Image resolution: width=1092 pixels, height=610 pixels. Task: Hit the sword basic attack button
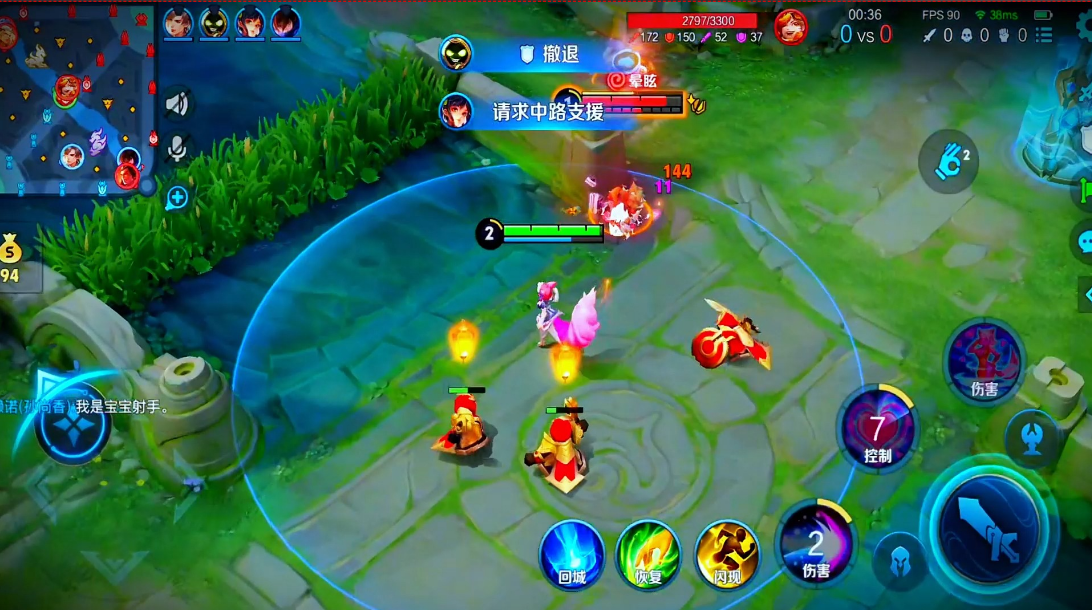point(989,527)
